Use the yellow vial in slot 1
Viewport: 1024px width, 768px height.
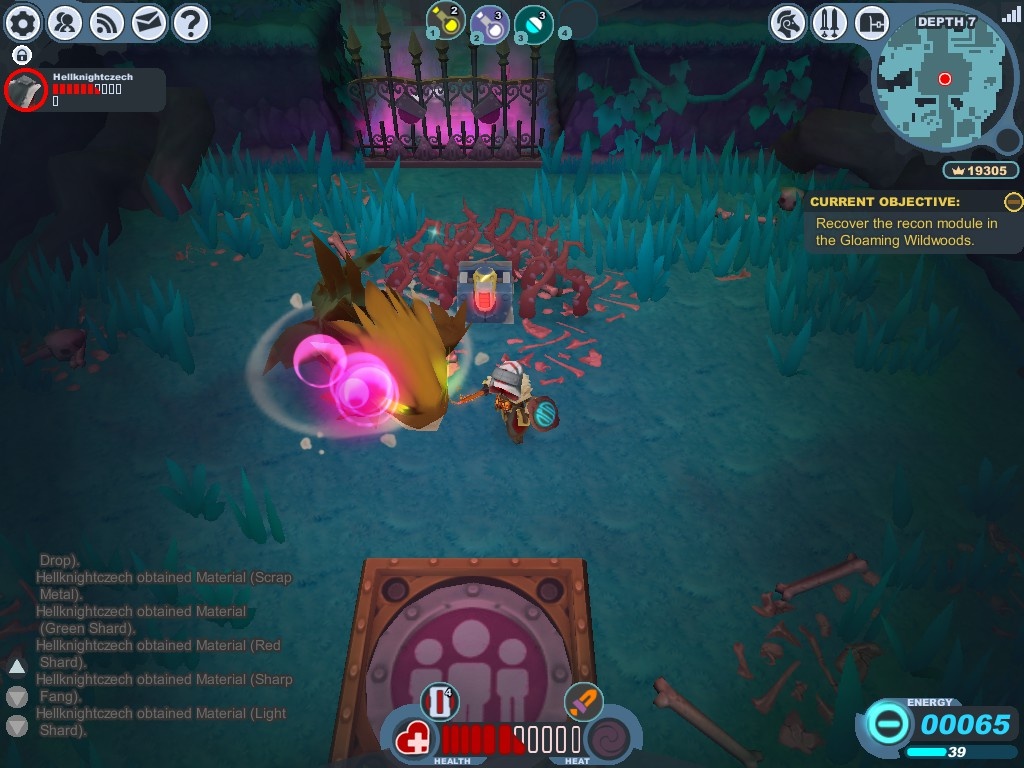click(446, 20)
